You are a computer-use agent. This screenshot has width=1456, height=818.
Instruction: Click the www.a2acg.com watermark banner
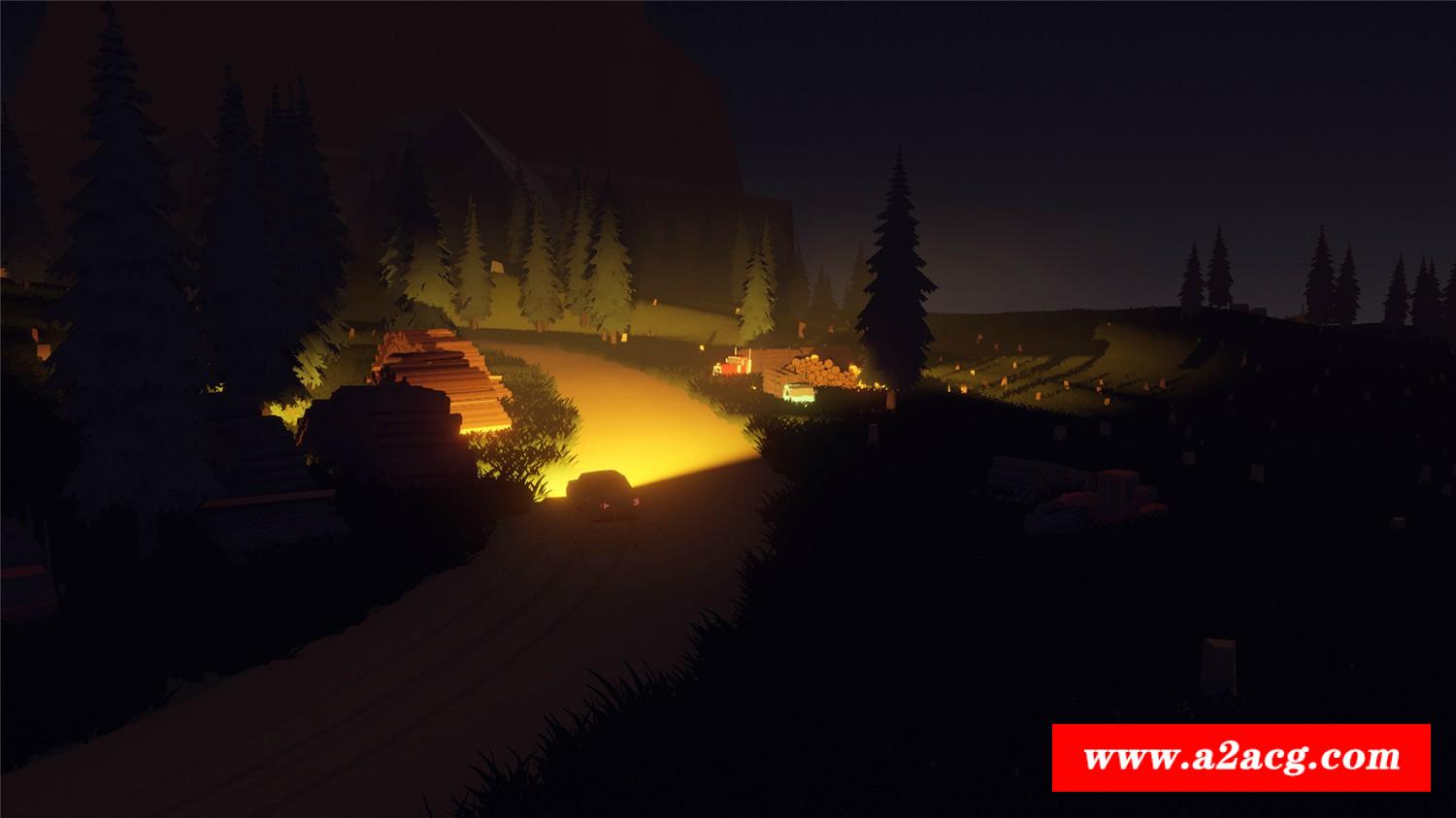(x=1241, y=757)
